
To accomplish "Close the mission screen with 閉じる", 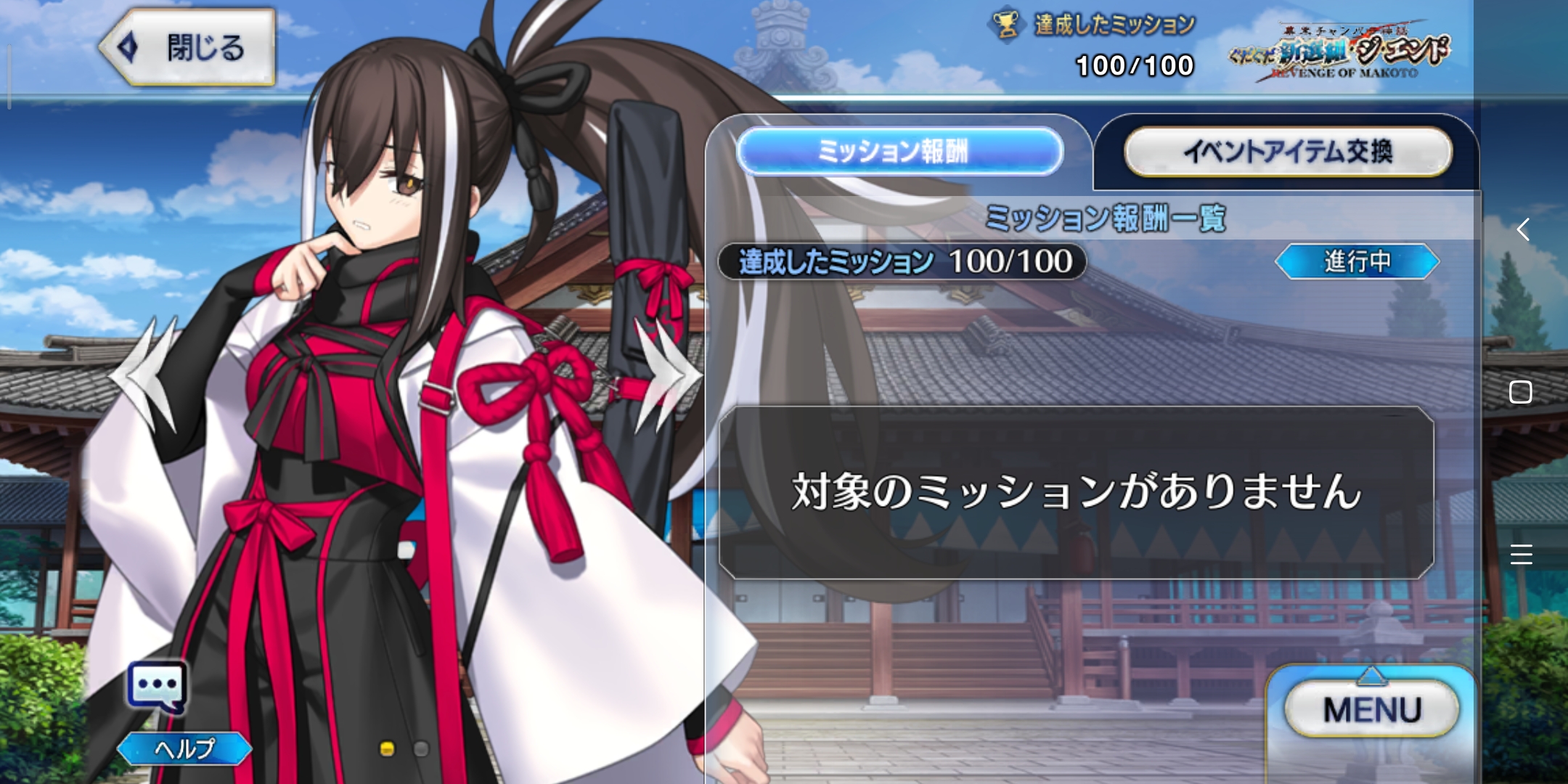I will (x=187, y=48).
